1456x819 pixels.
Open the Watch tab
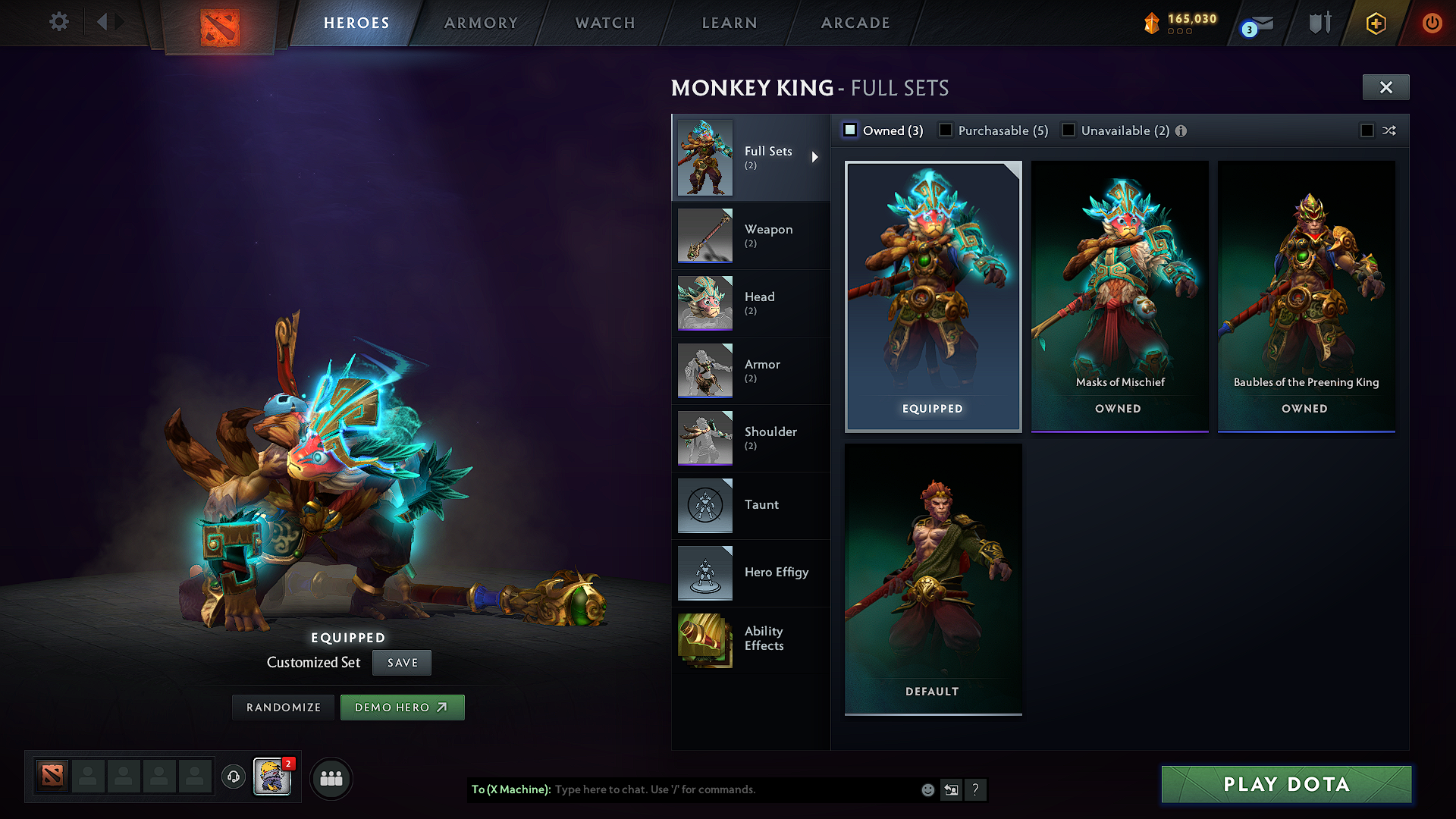point(604,23)
